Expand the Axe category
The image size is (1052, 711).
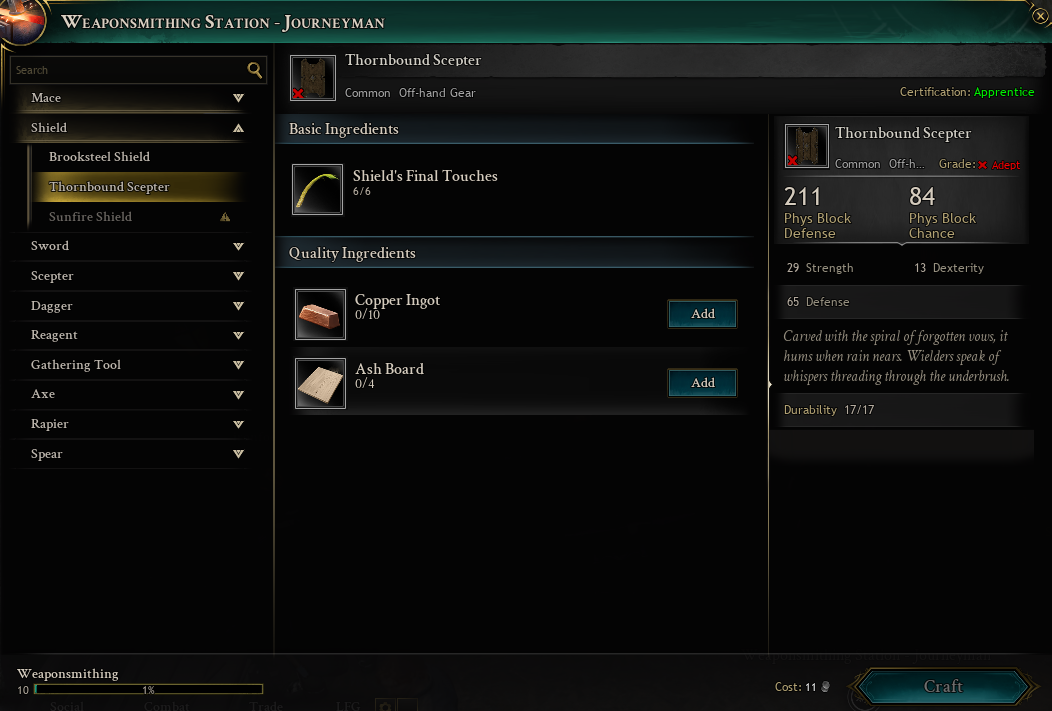click(130, 394)
